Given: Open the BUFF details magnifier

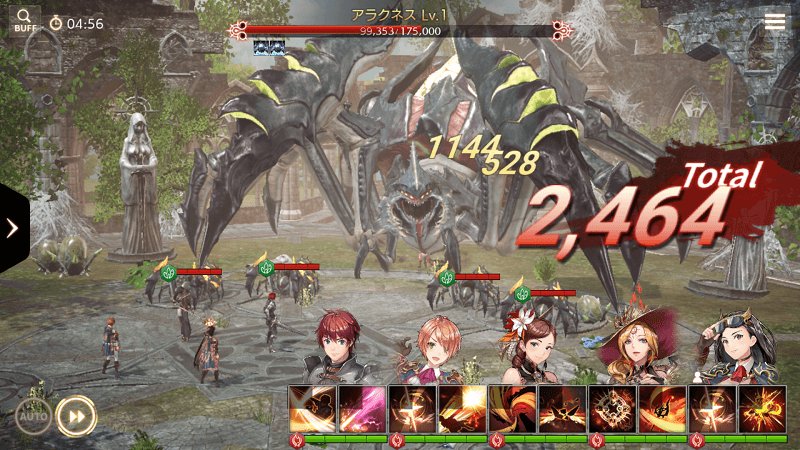Looking at the screenshot, I should [24, 20].
